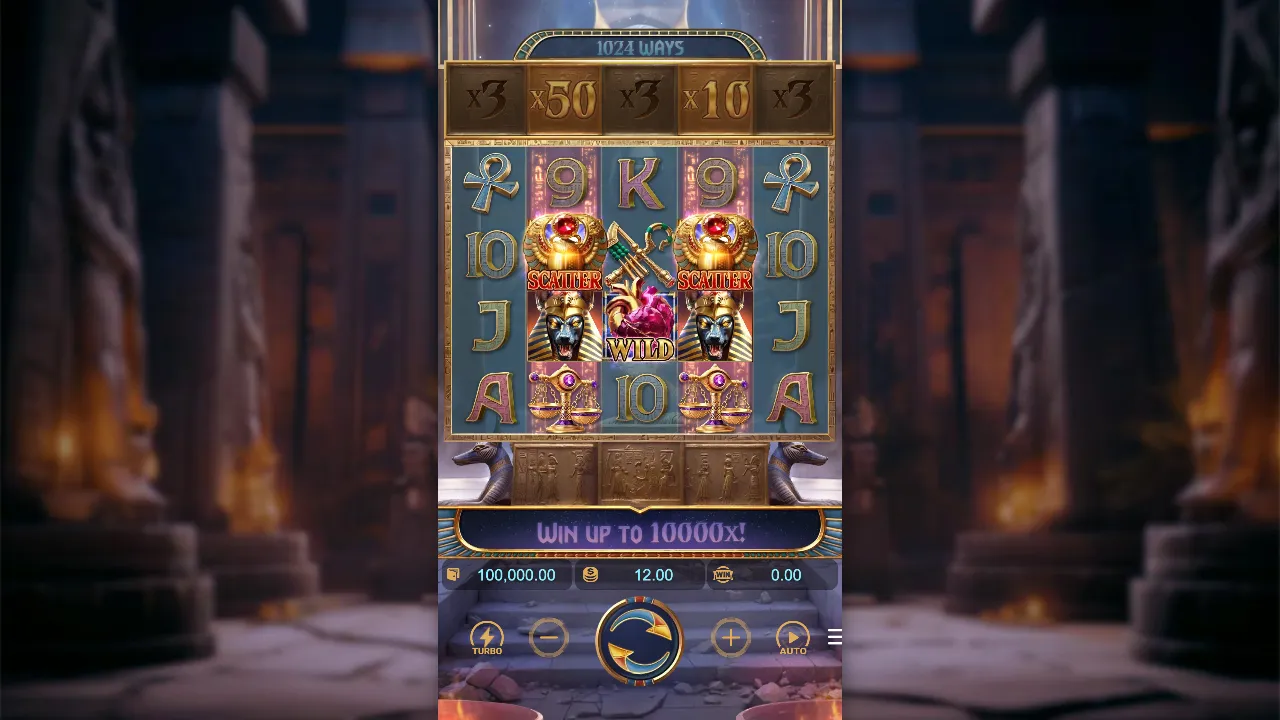
Task: Click the WILD heart symbol
Action: coord(640,325)
